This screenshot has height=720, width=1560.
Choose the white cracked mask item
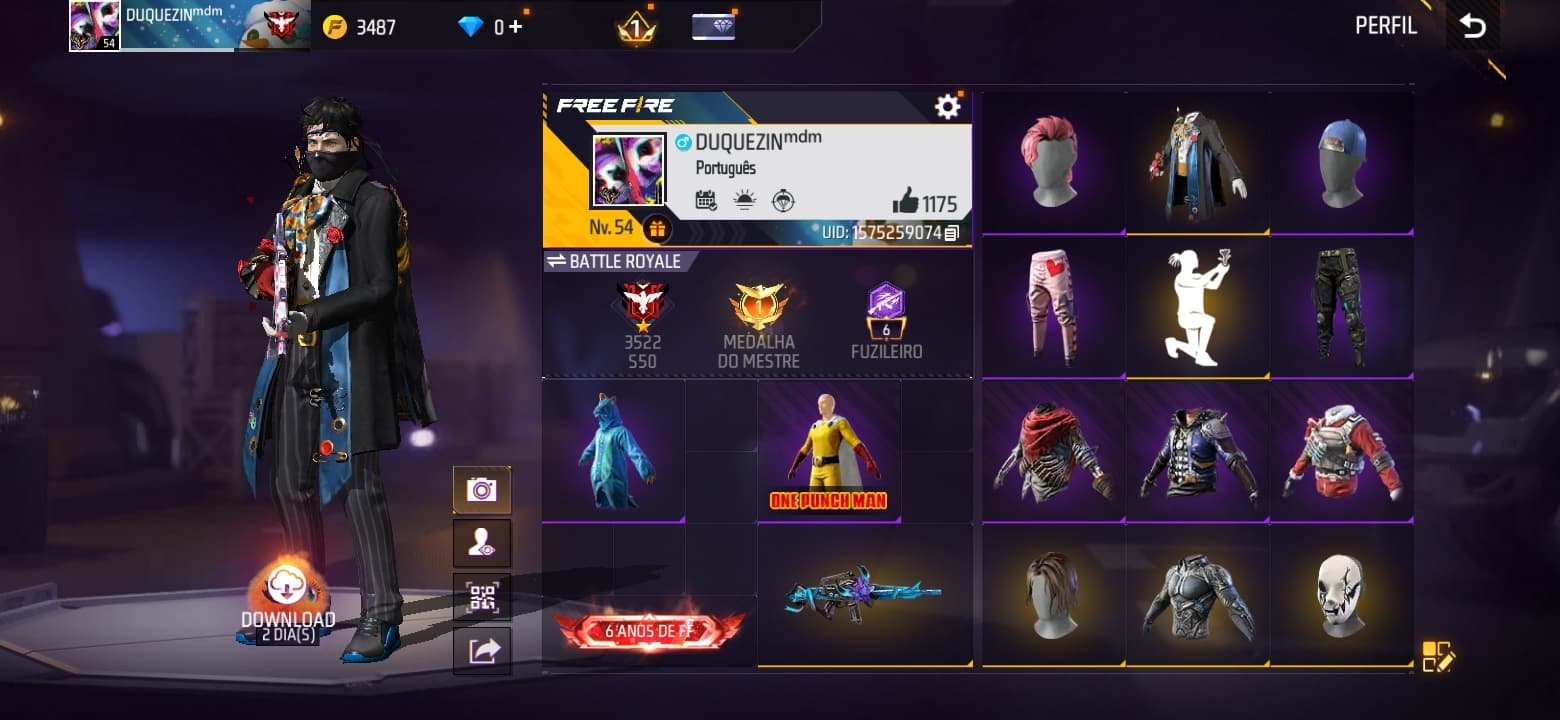tap(1340, 595)
